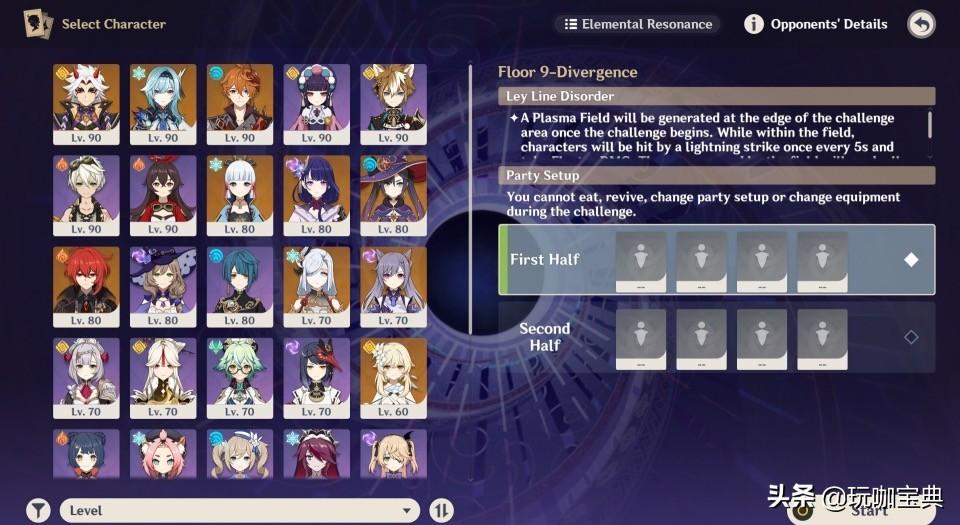Screen dimensions: 960x525
Task: Select the First Half party row
Action: [x=716, y=259]
